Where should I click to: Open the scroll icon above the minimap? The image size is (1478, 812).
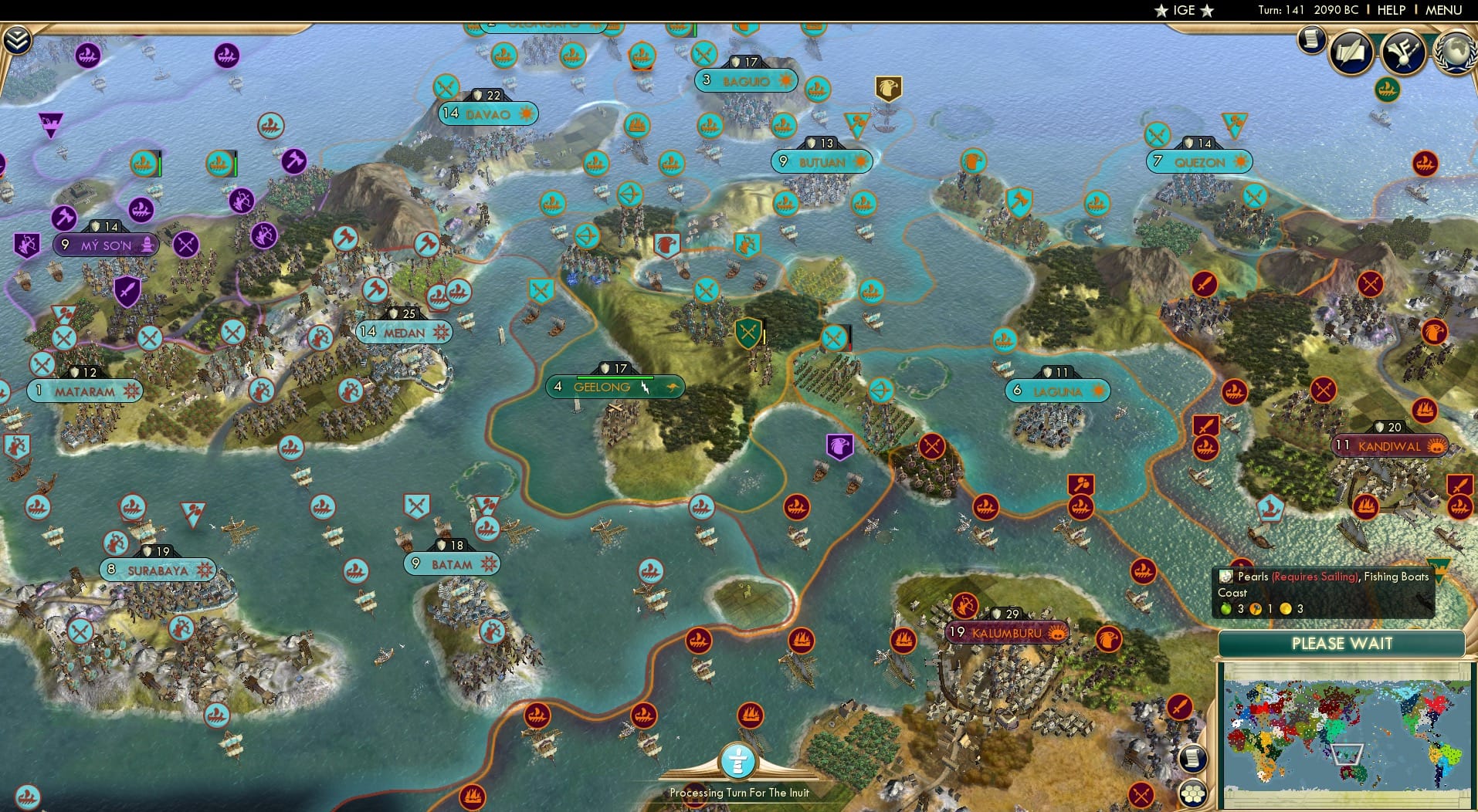point(1193,758)
